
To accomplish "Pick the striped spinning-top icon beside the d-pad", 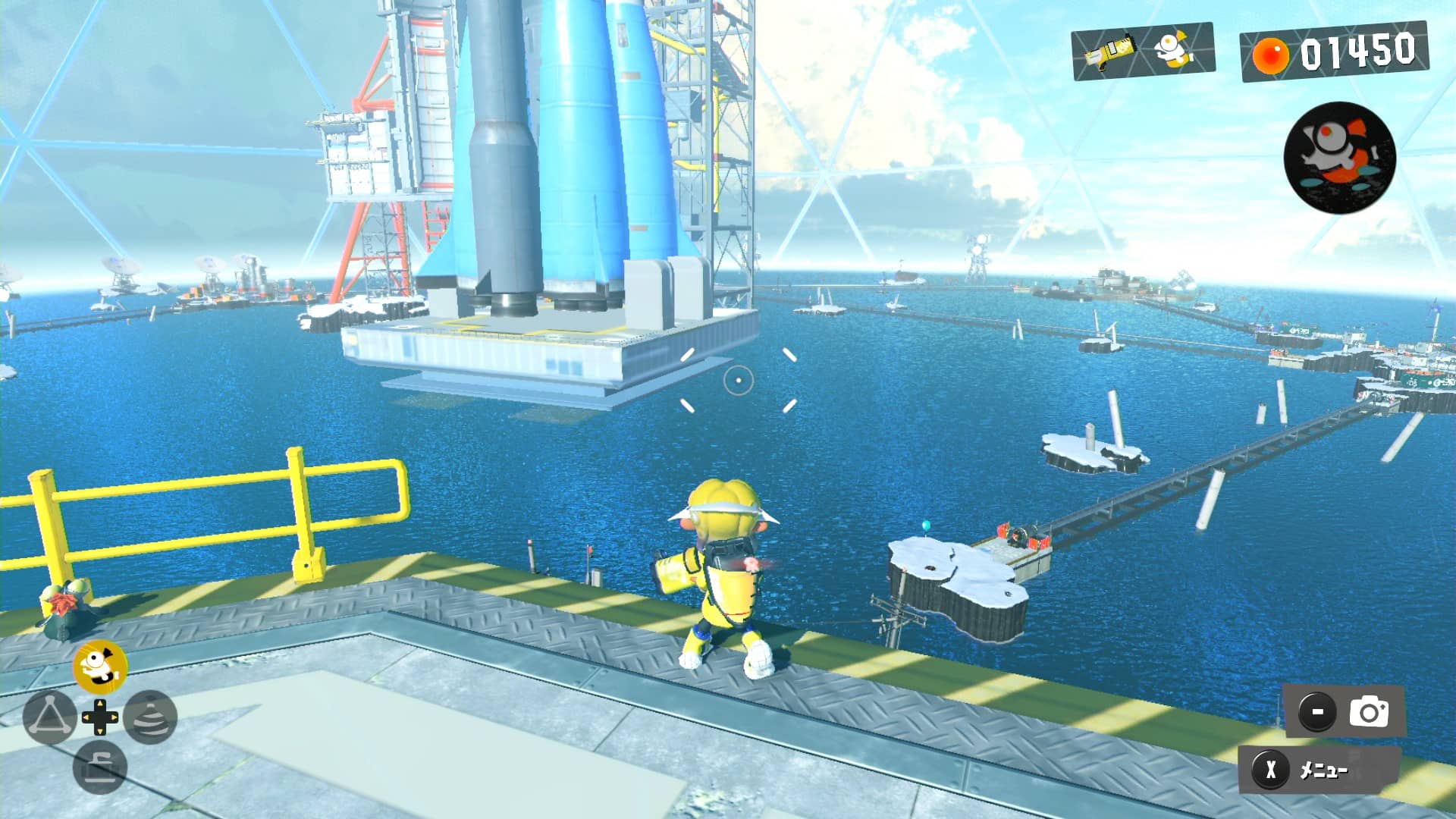I will tap(150, 717).
